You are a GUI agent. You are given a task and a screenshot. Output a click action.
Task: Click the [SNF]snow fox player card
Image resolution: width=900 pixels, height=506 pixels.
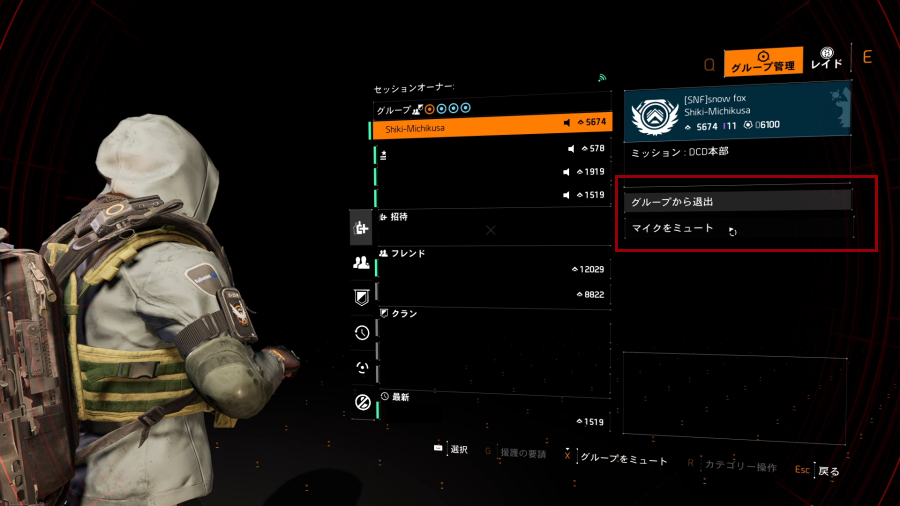pyautogui.click(x=737, y=113)
